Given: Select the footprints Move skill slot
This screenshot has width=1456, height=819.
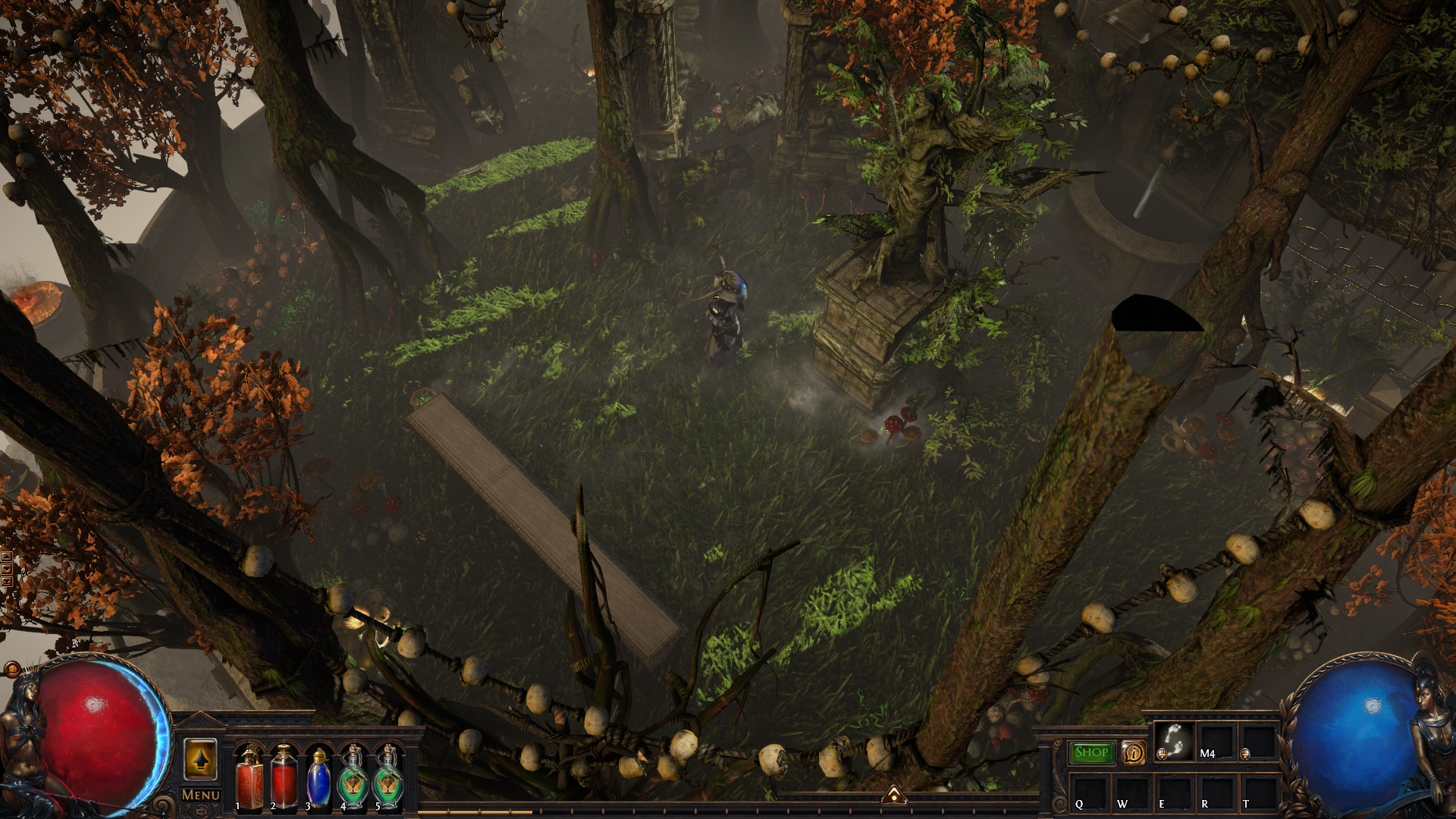Looking at the screenshot, I should [x=1173, y=740].
